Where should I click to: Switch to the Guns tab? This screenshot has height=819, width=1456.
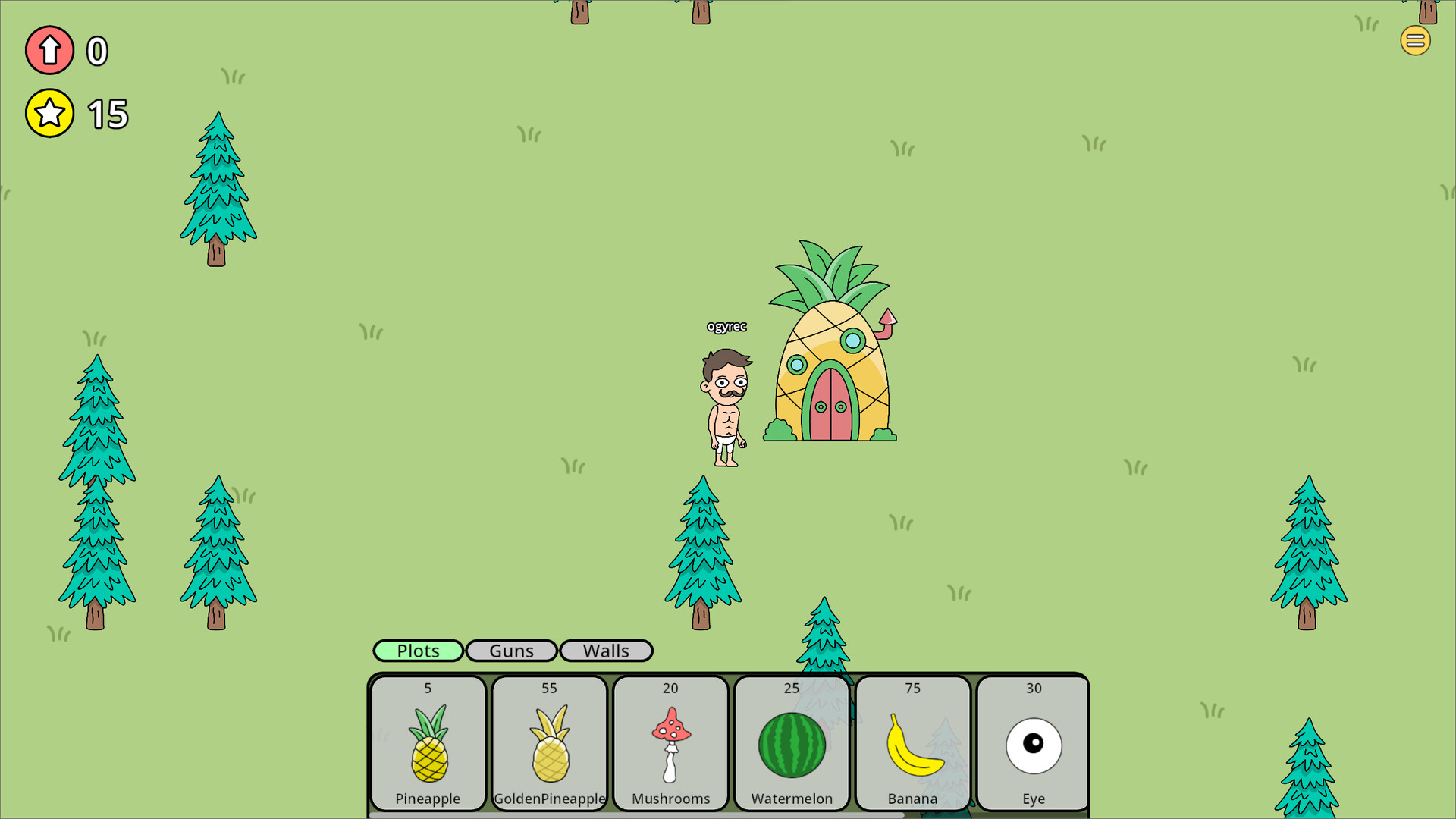coord(512,651)
